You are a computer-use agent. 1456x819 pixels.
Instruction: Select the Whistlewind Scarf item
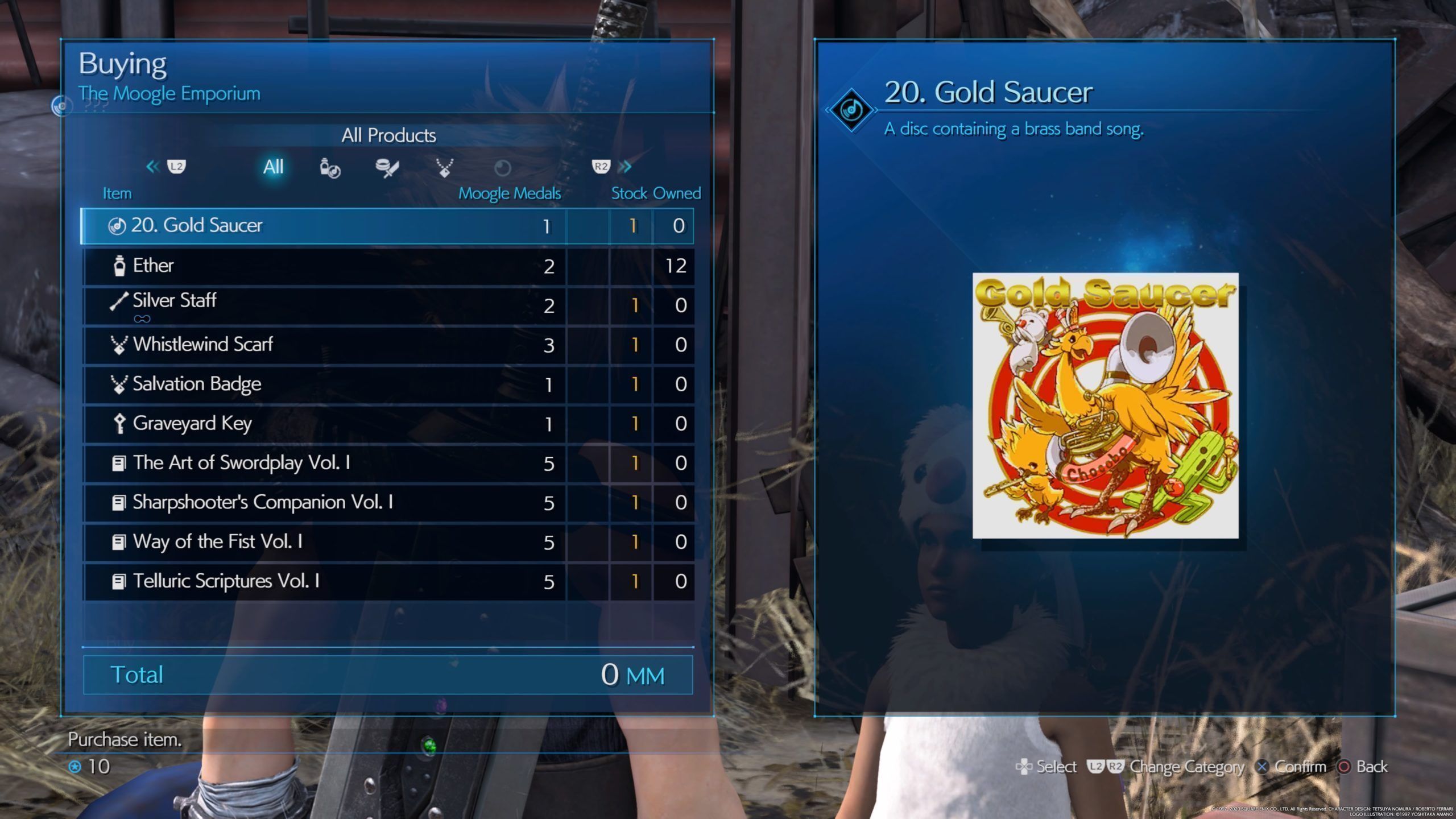[x=387, y=345]
